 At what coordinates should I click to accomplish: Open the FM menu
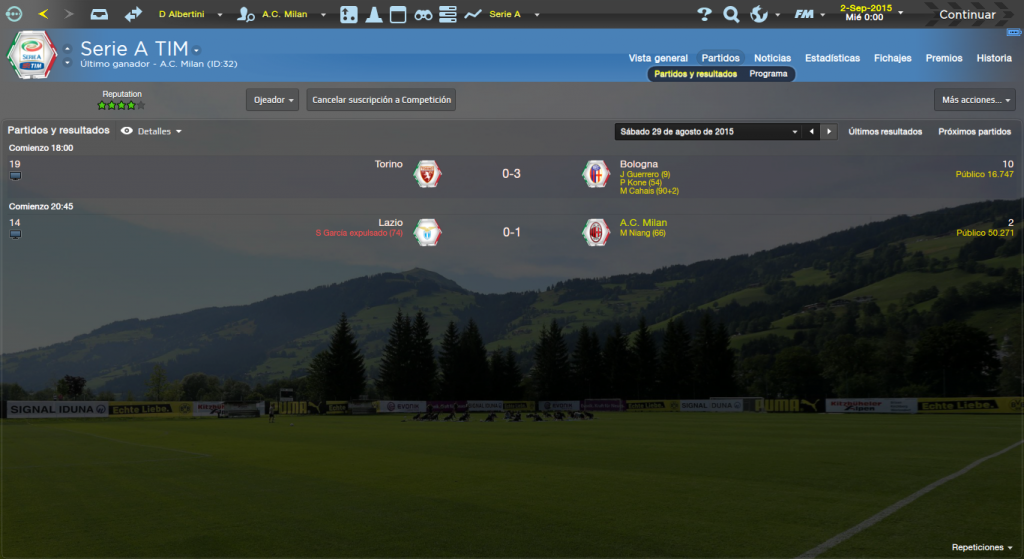[808, 15]
